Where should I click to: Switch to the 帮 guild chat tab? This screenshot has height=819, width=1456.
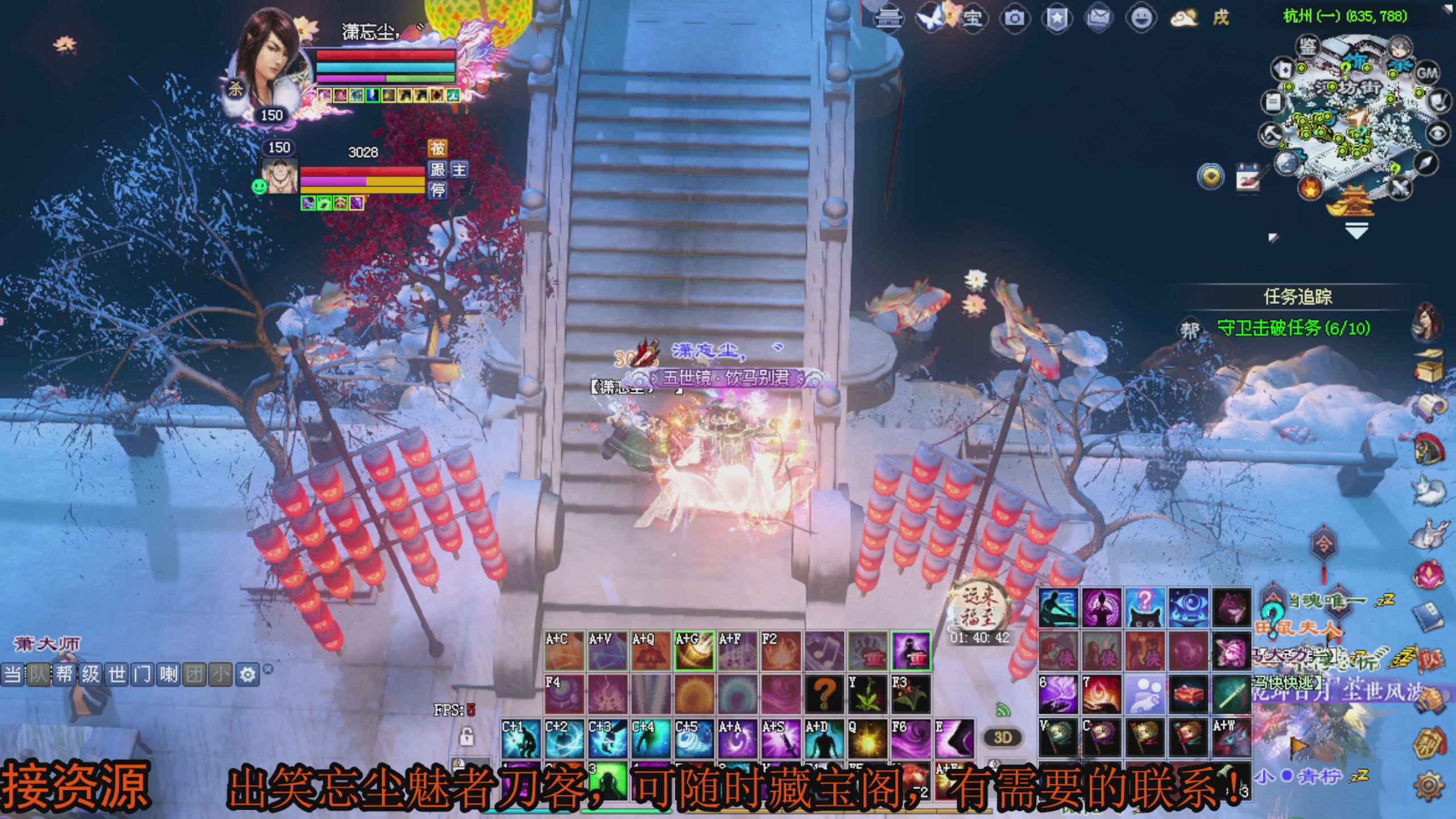coord(64,675)
